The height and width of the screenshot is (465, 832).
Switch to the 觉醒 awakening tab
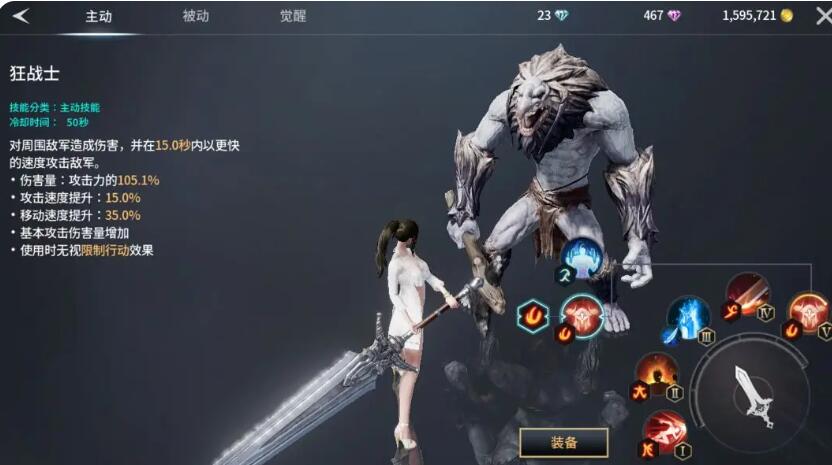click(x=293, y=16)
